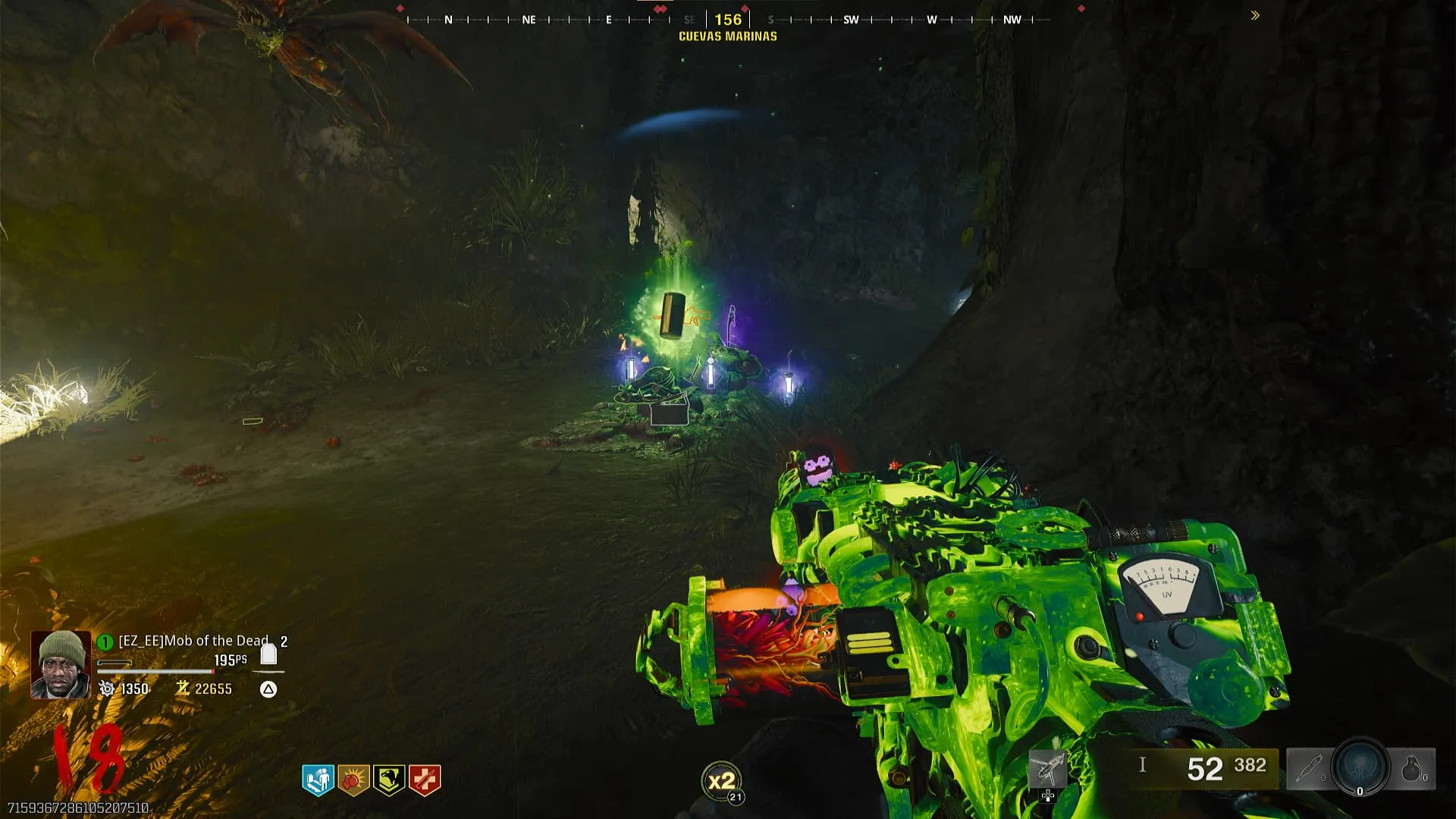This screenshot has width=1456, height=819.
Task: Click the x2 double points power-up icon
Action: pos(720,781)
